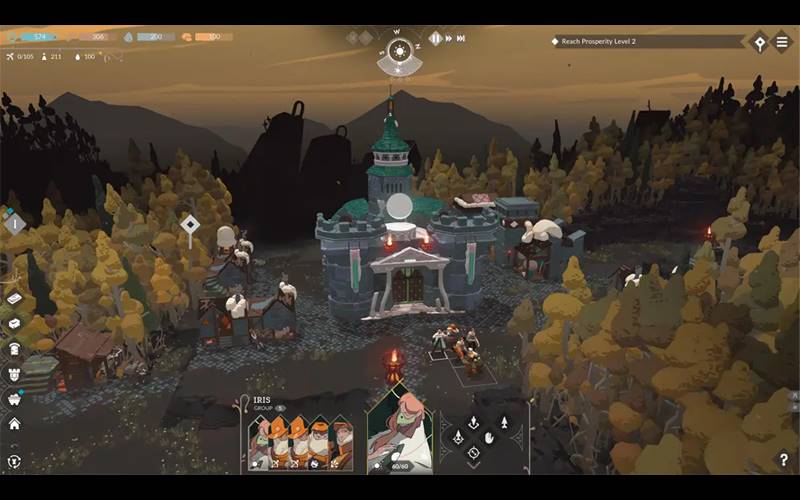The width and height of the screenshot is (800, 500).
Task: Select the first group member portrait
Action: coord(261,443)
